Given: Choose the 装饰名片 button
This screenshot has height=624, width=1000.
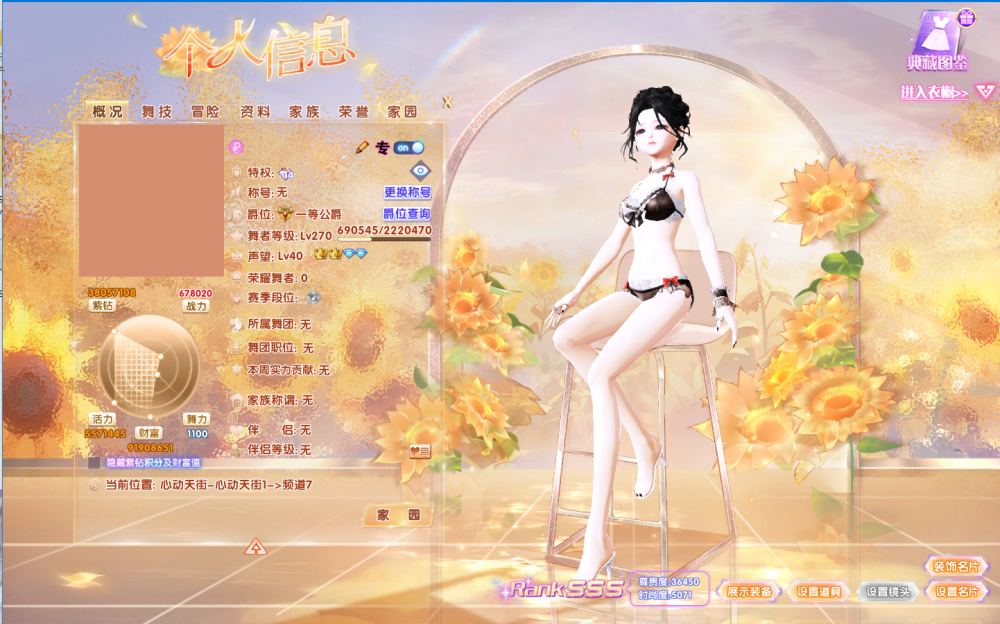Looking at the screenshot, I should tap(957, 567).
